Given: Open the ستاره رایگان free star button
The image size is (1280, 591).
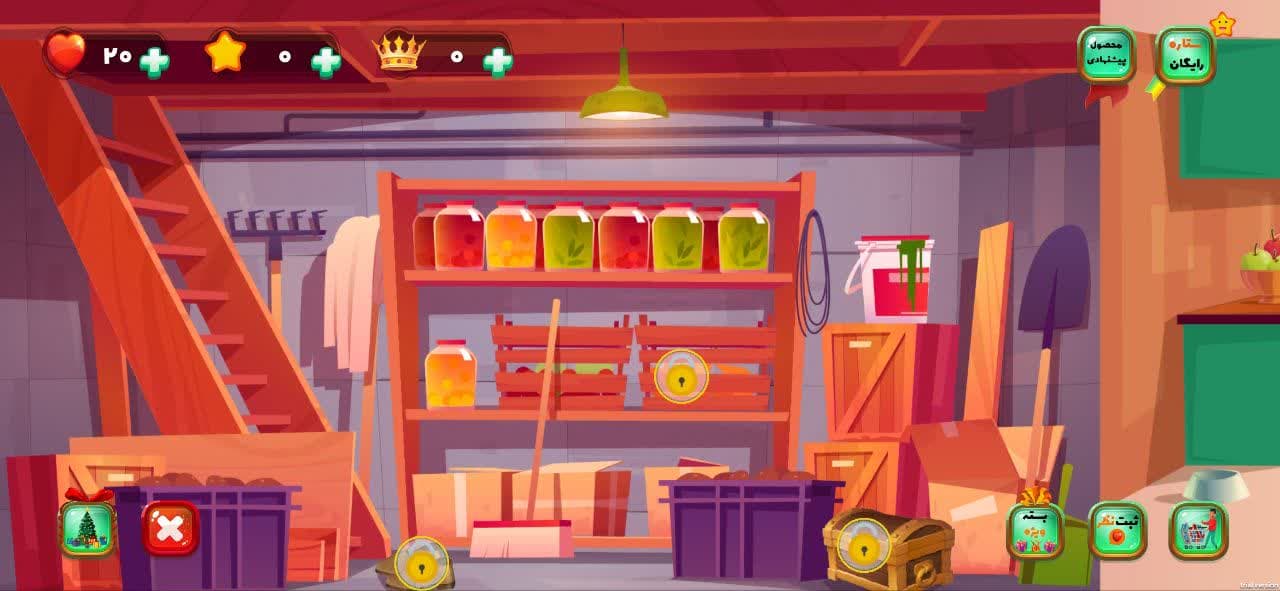Looking at the screenshot, I should (1186, 55).
